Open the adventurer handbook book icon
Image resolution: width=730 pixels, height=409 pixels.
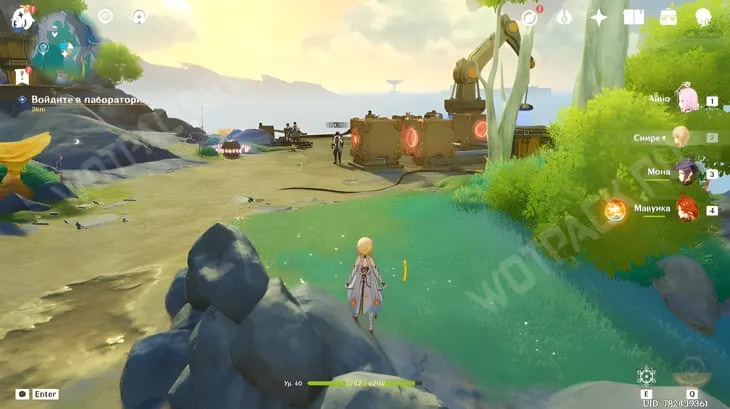point(632,17)
